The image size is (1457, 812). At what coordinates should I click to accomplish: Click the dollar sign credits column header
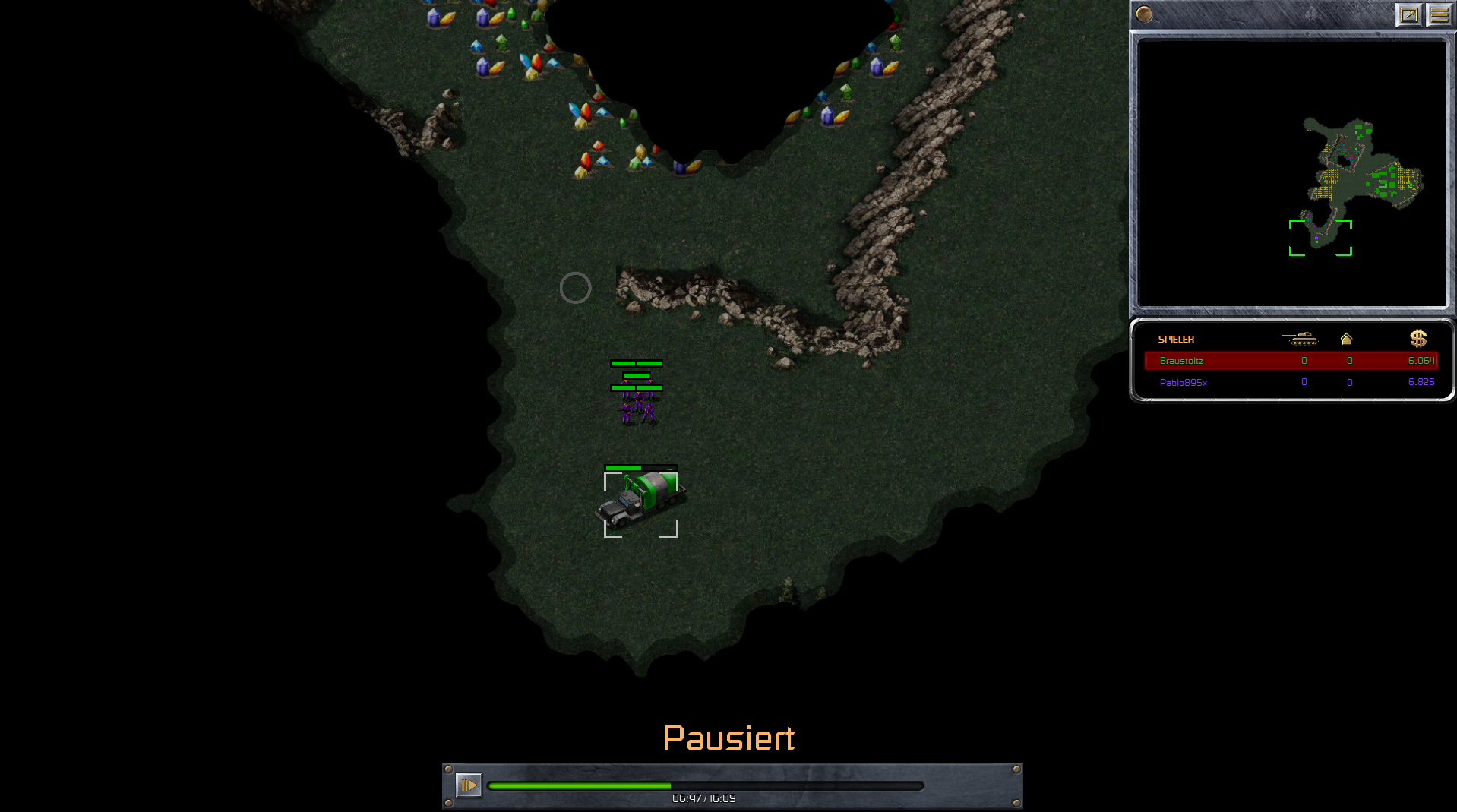click(1417, 339)
